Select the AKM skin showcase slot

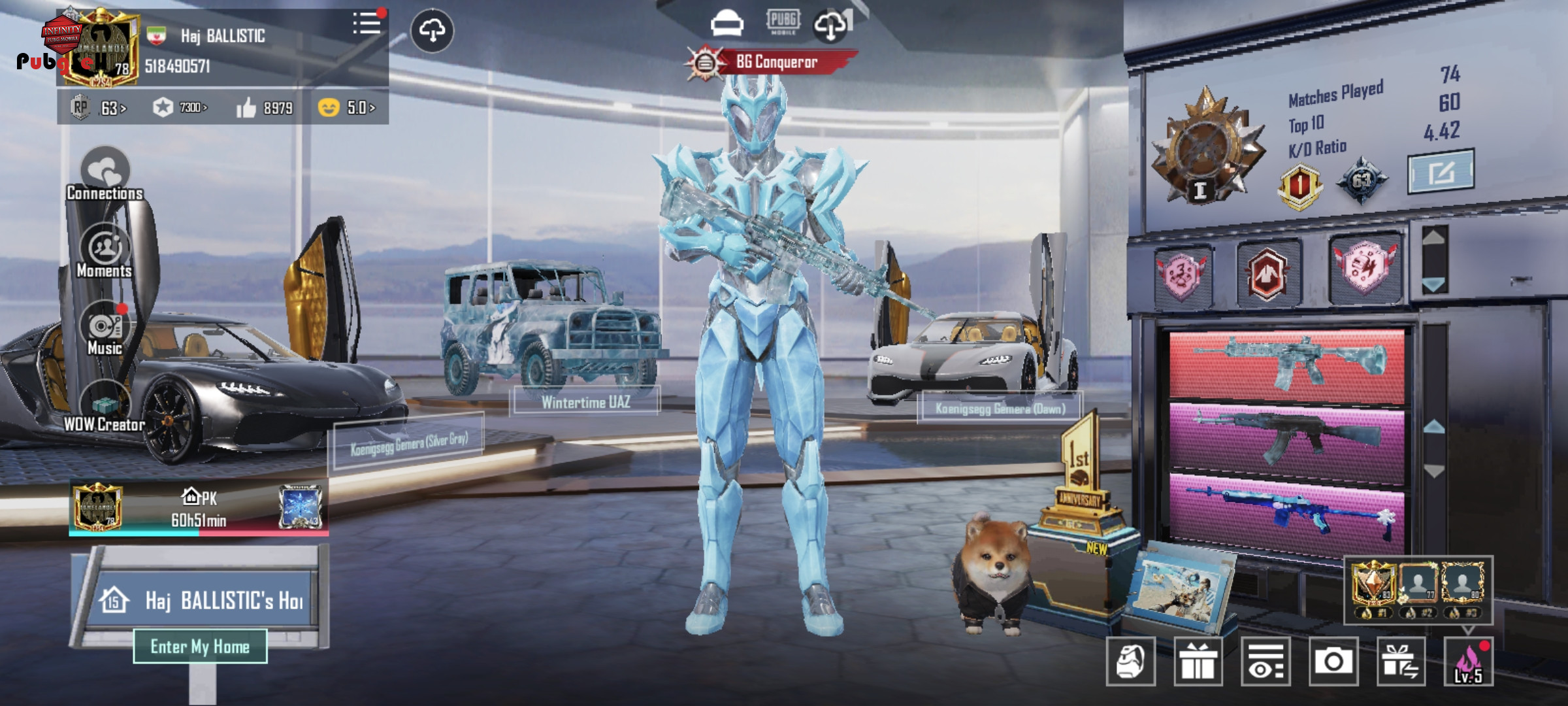pos(1286,437)
